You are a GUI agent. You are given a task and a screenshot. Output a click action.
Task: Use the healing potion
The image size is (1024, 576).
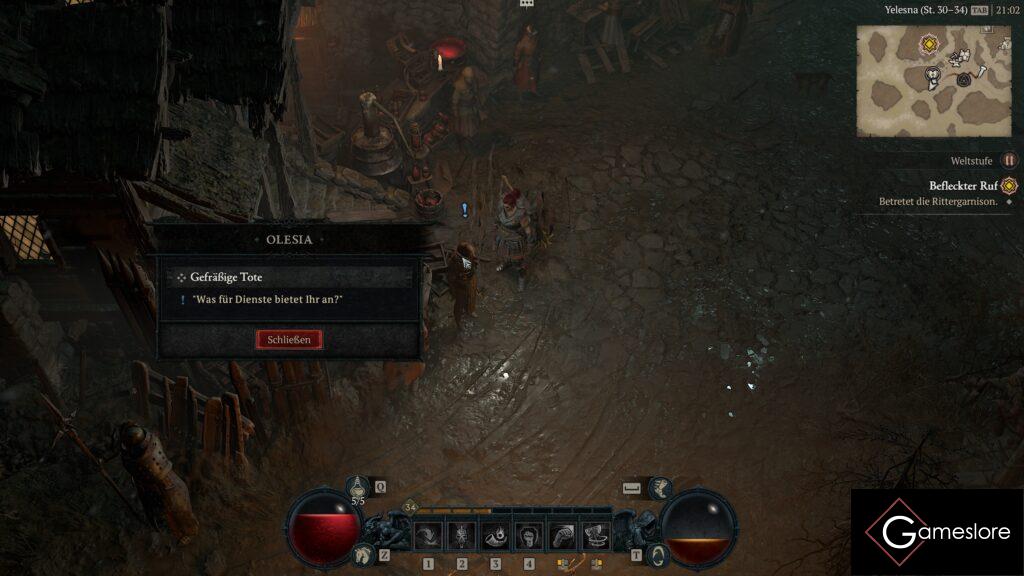pos(358,487)
